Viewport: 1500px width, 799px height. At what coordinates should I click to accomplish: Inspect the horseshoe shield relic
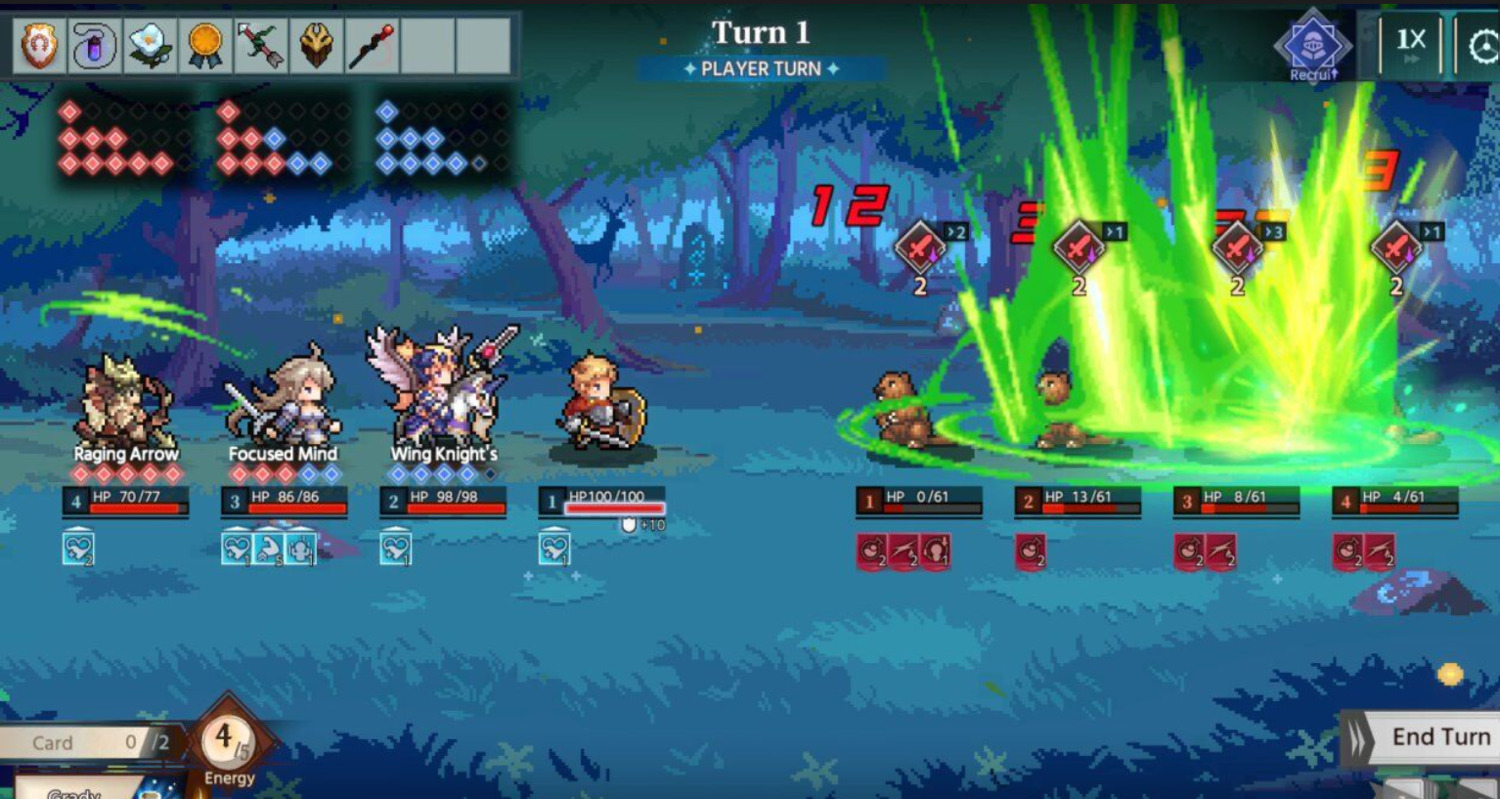(40, 45)
